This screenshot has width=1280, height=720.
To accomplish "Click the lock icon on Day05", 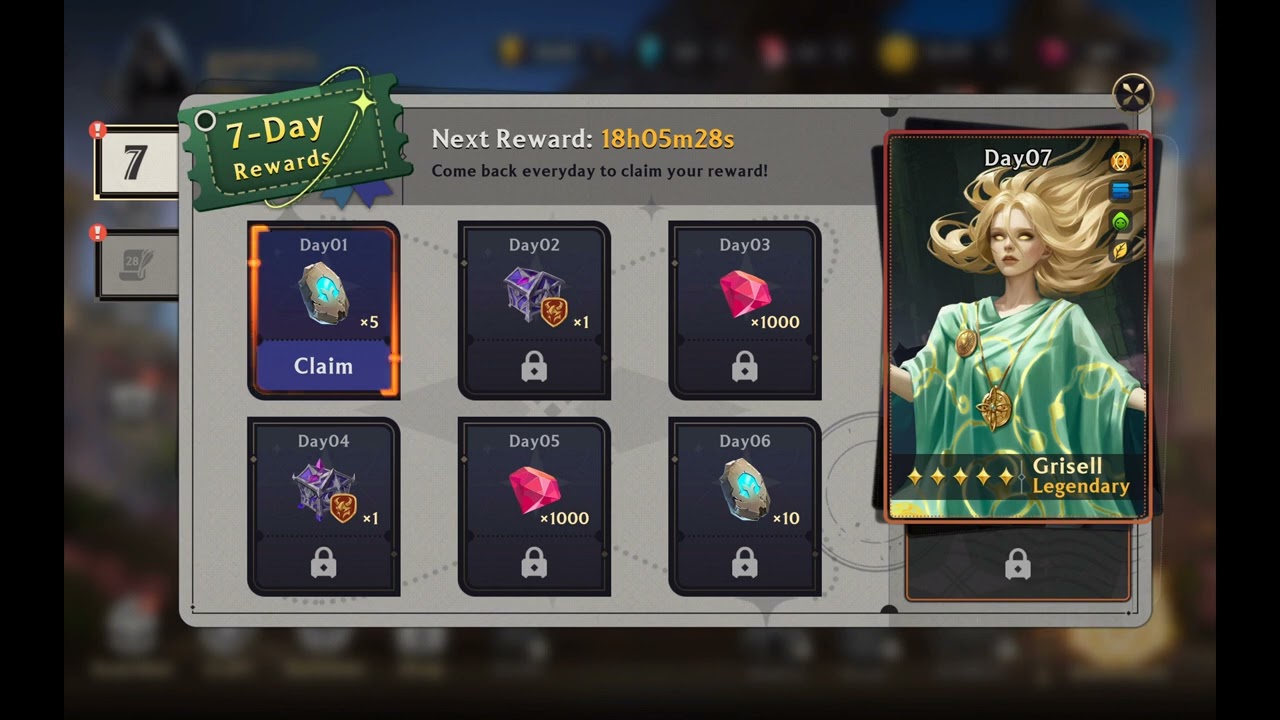I will [x=534, y=562].
